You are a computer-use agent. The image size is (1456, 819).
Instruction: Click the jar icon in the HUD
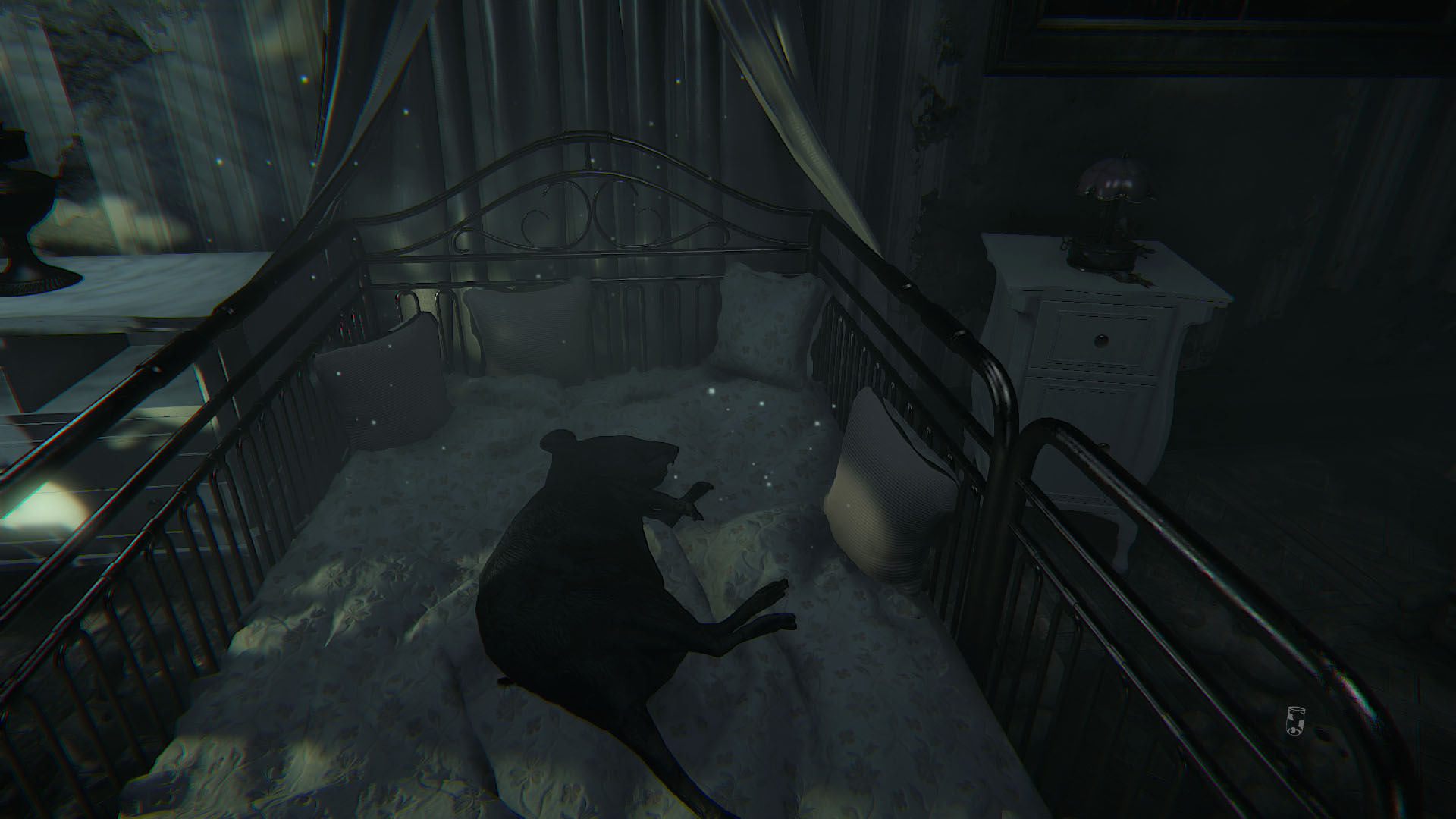(1294, 720)
